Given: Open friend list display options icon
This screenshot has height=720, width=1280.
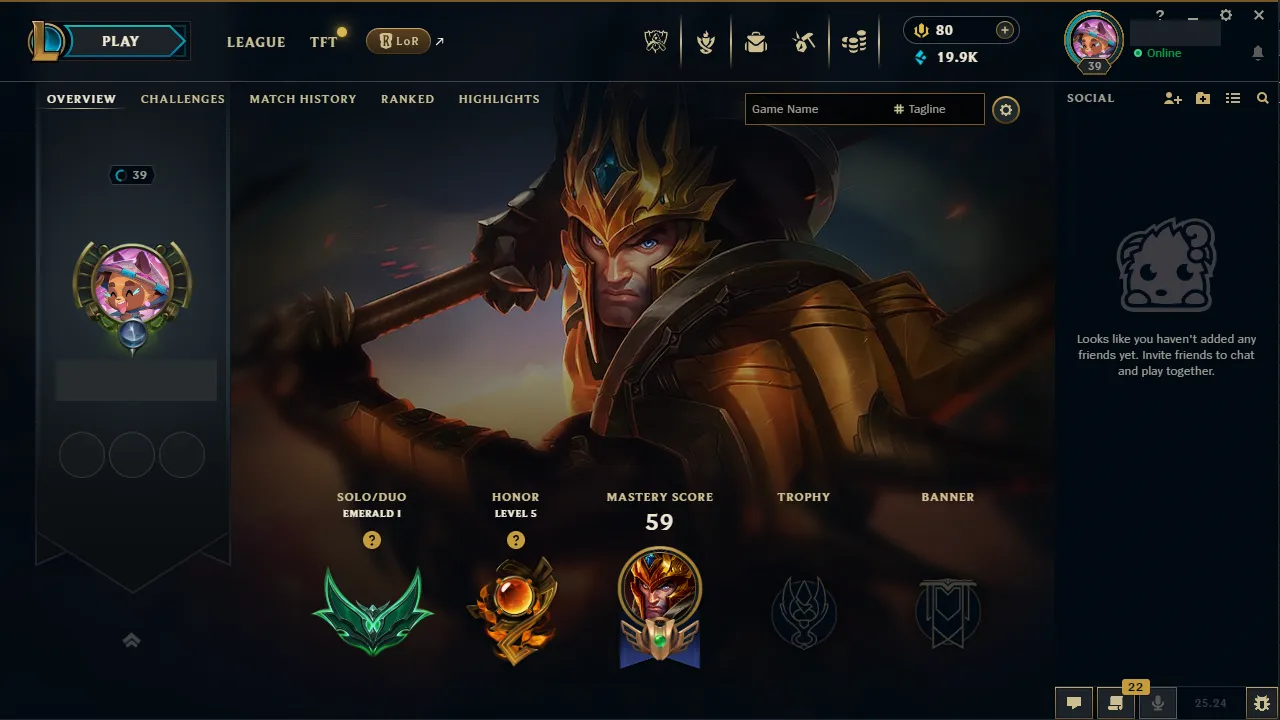Looking at the screenshot, I should (1235, 98).
